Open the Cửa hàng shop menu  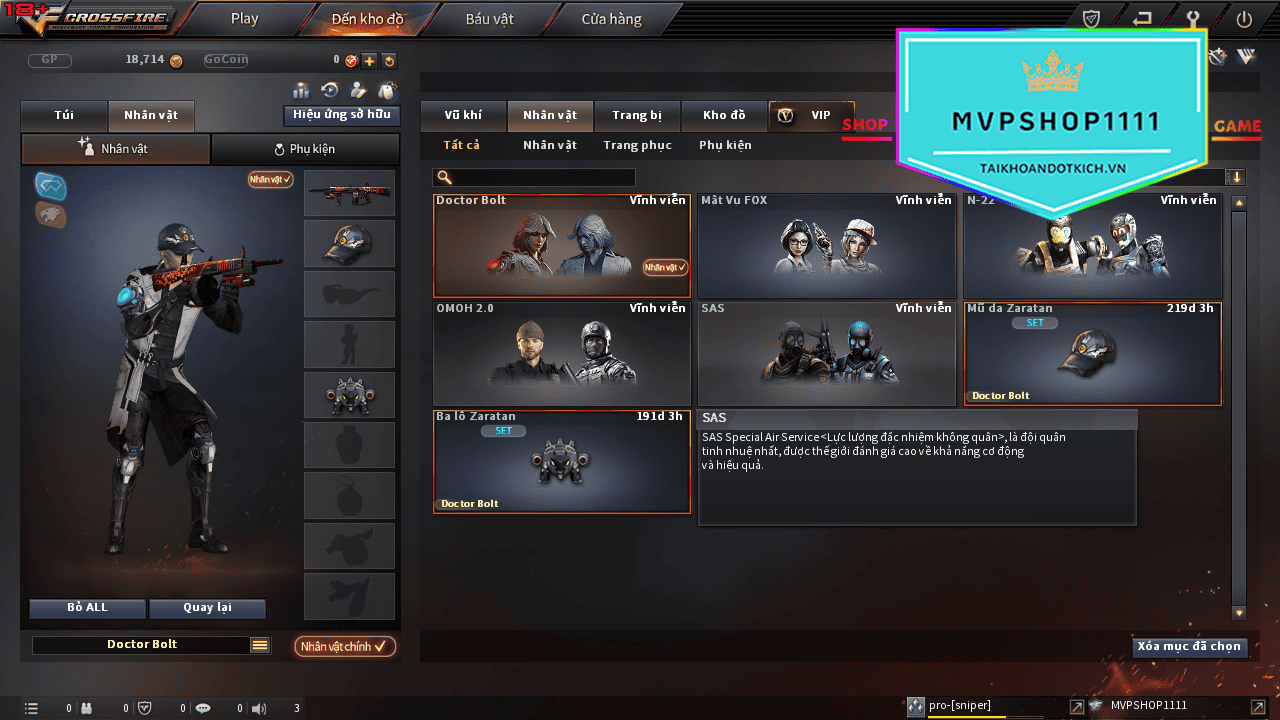[612, 19]
